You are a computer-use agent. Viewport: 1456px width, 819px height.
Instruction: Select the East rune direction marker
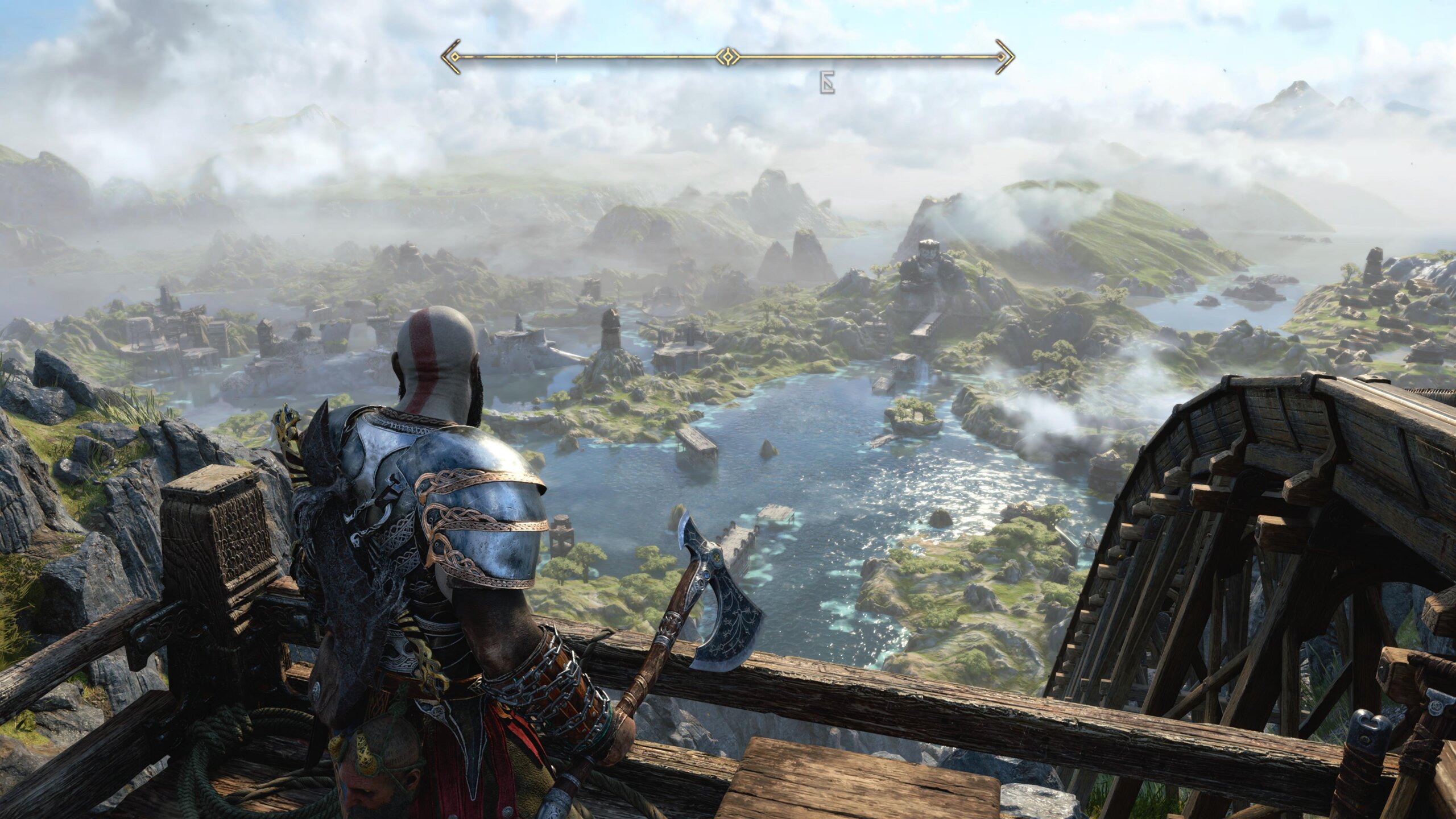[826, 83]
